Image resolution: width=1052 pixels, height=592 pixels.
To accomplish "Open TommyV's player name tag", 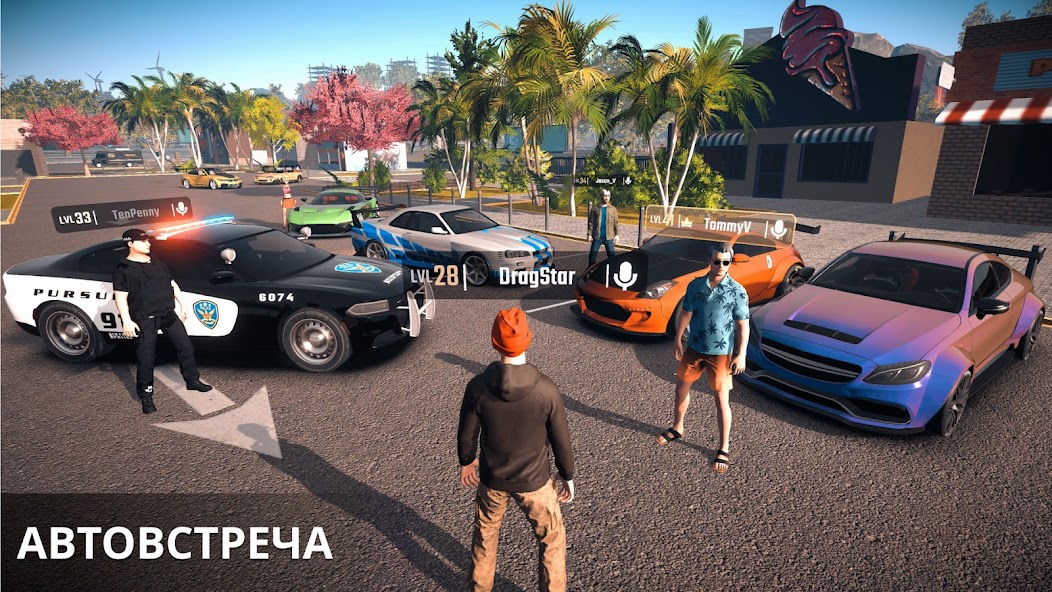I will click(726, 225).
